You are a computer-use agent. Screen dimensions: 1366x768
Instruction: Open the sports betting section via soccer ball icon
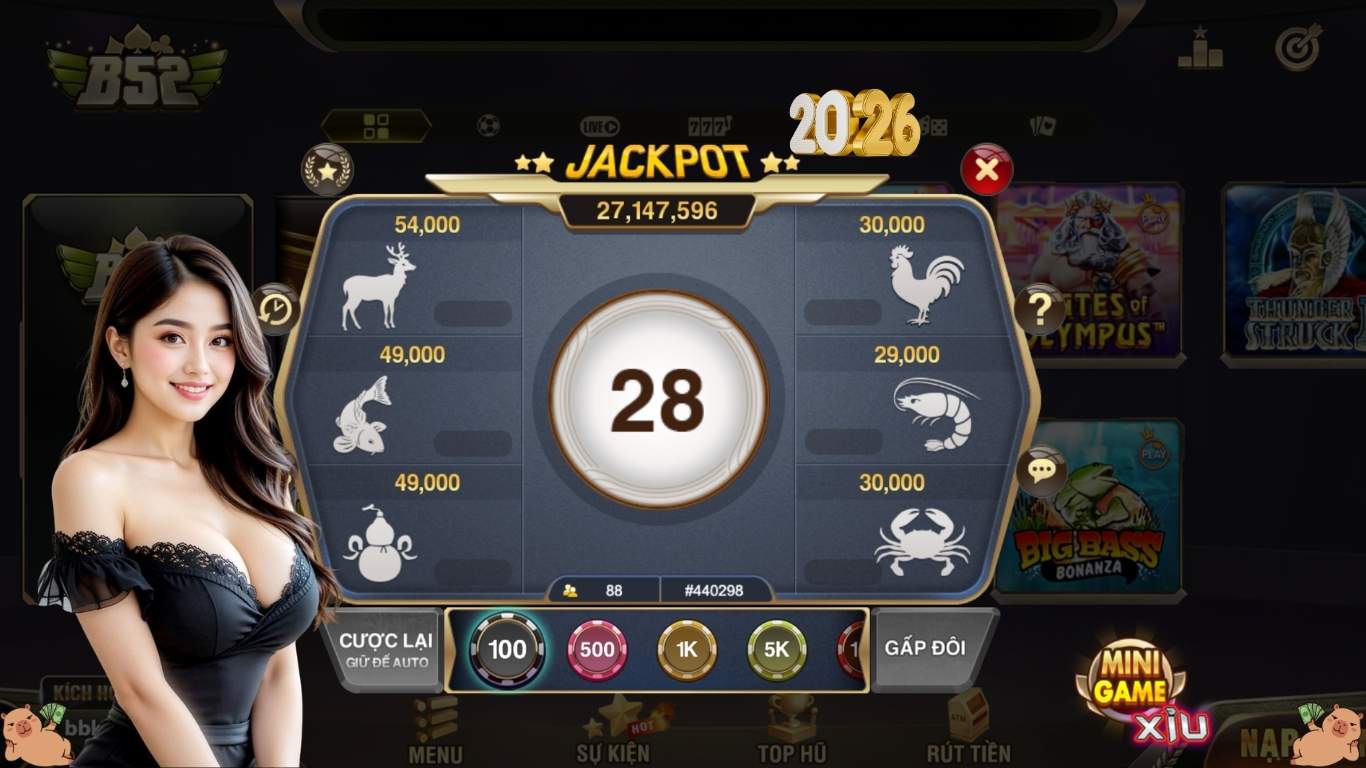coord(487,123)
